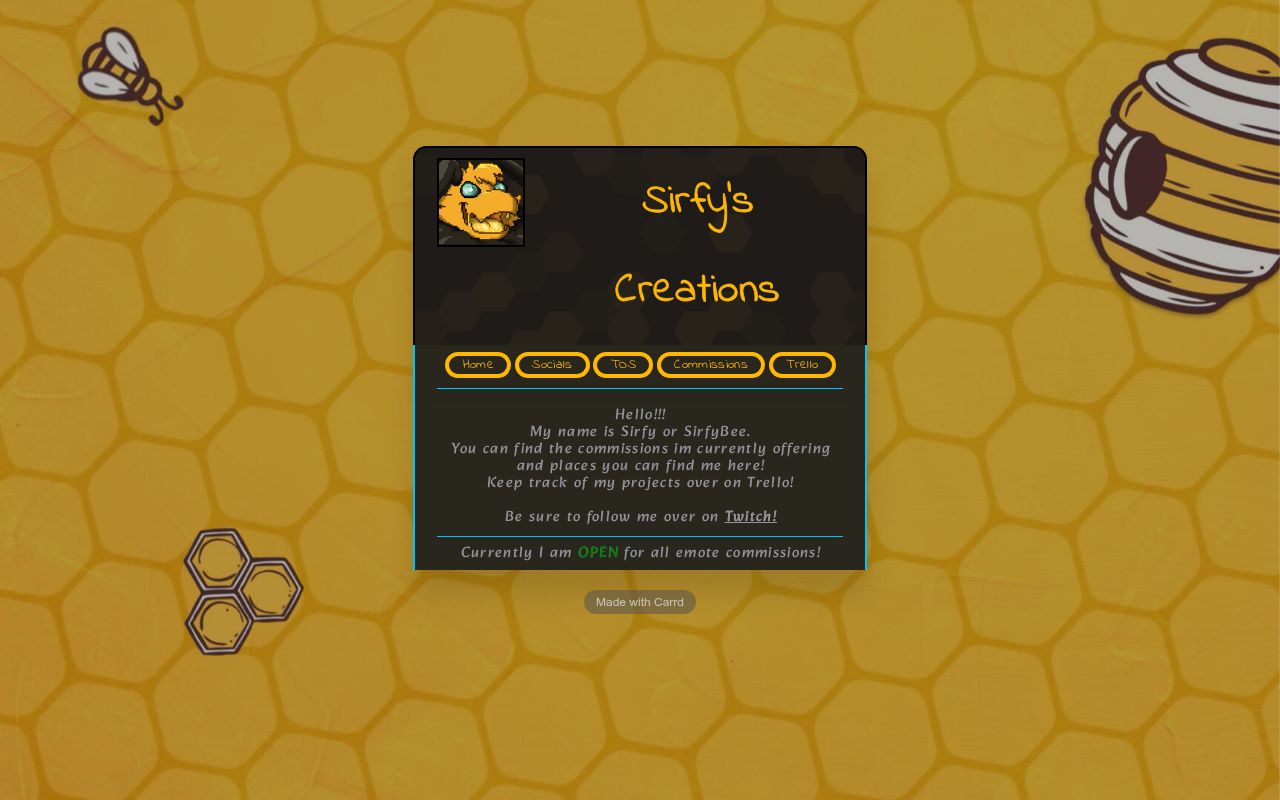
Task: Open the Socials page
Action: pyautogui.click(x=551, y=365)
